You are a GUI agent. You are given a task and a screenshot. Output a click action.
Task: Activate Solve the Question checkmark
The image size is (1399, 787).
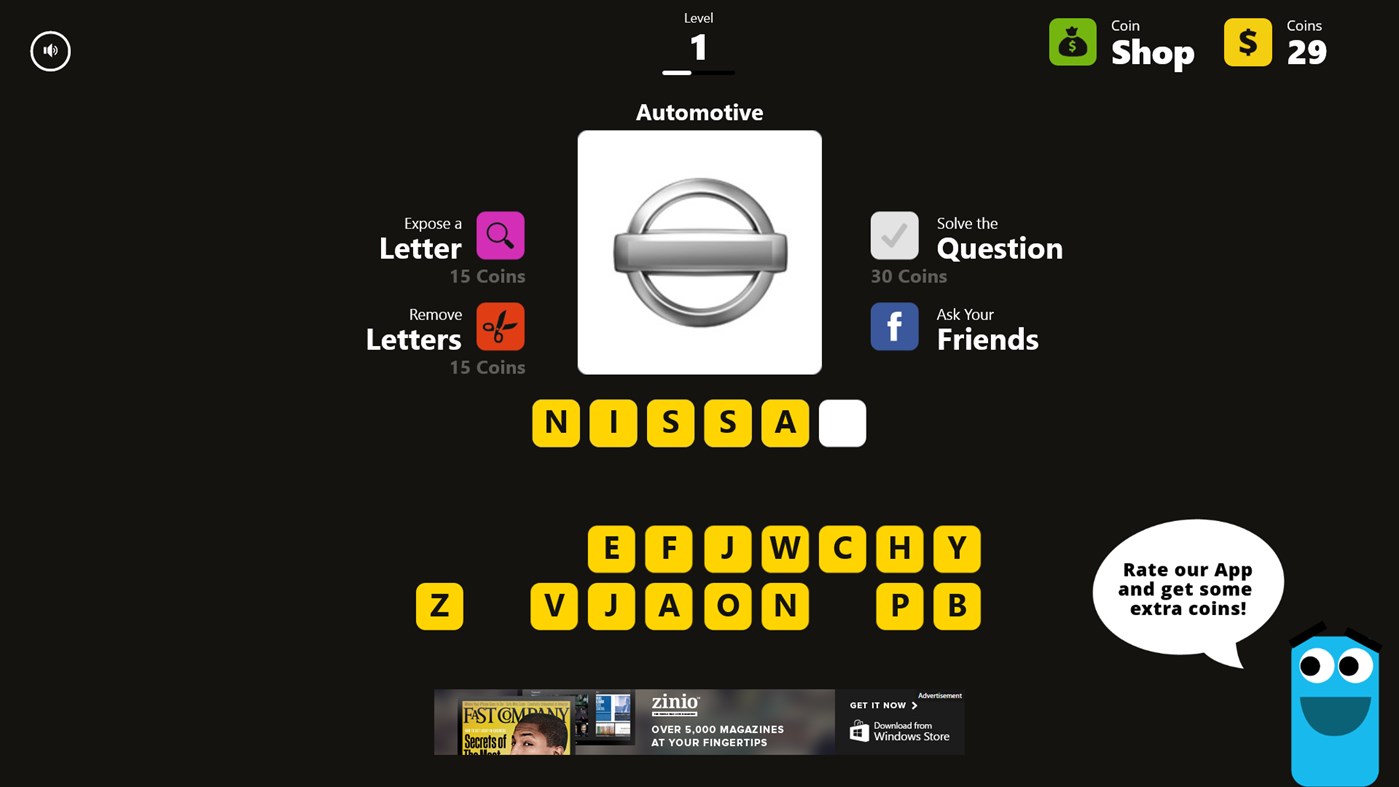(894, 234)
